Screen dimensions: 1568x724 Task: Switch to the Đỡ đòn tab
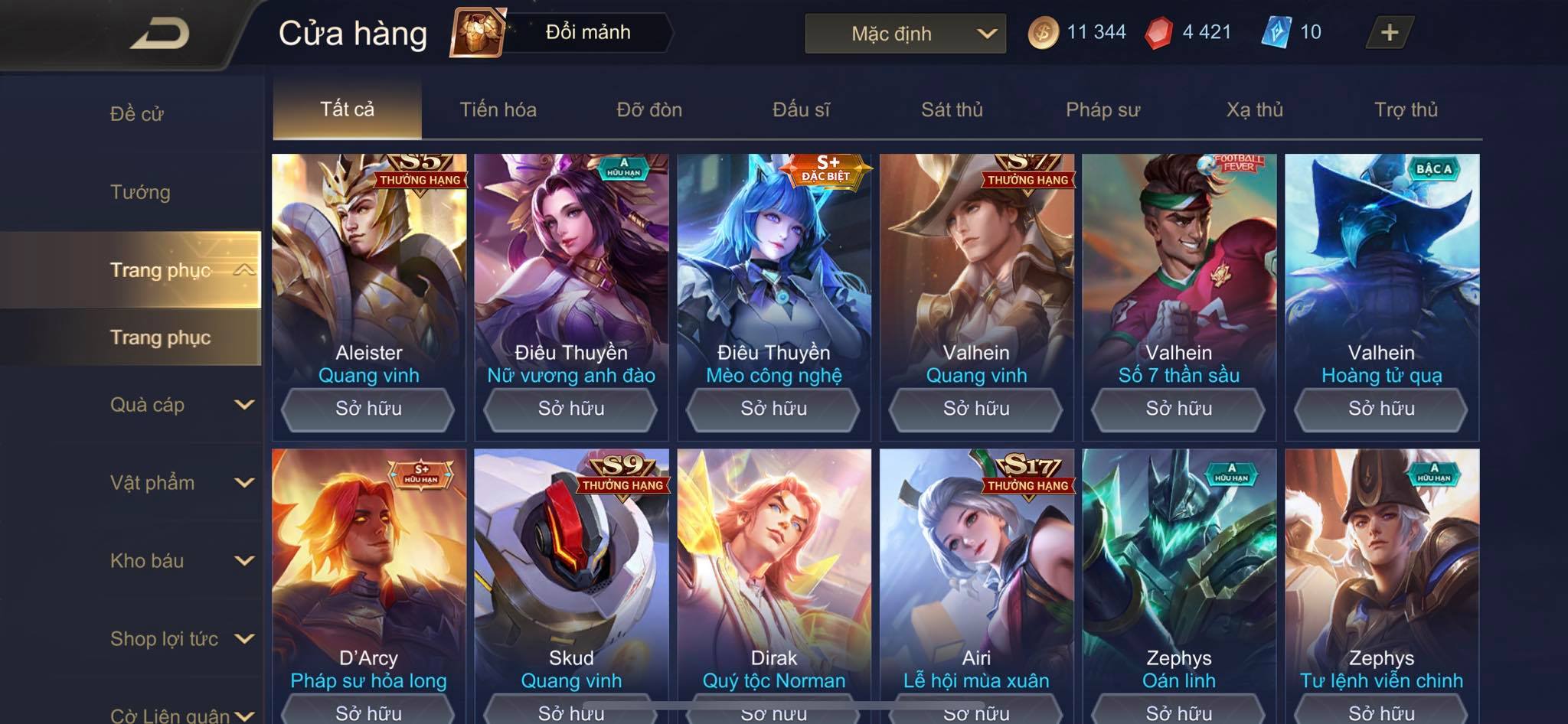(x=649, y=109)
